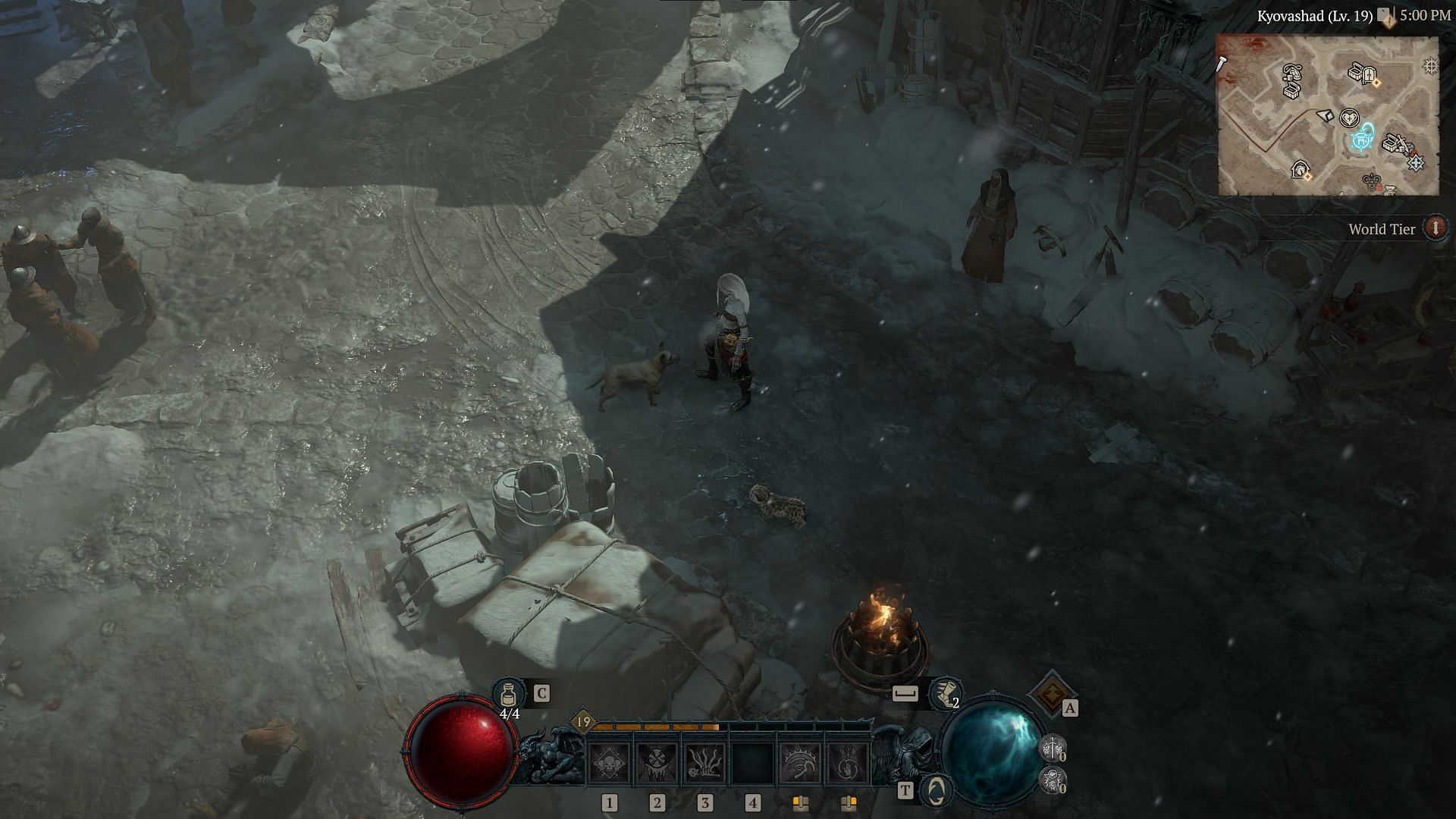Cast the bone tendrils skill

click(x=704, y=762)
